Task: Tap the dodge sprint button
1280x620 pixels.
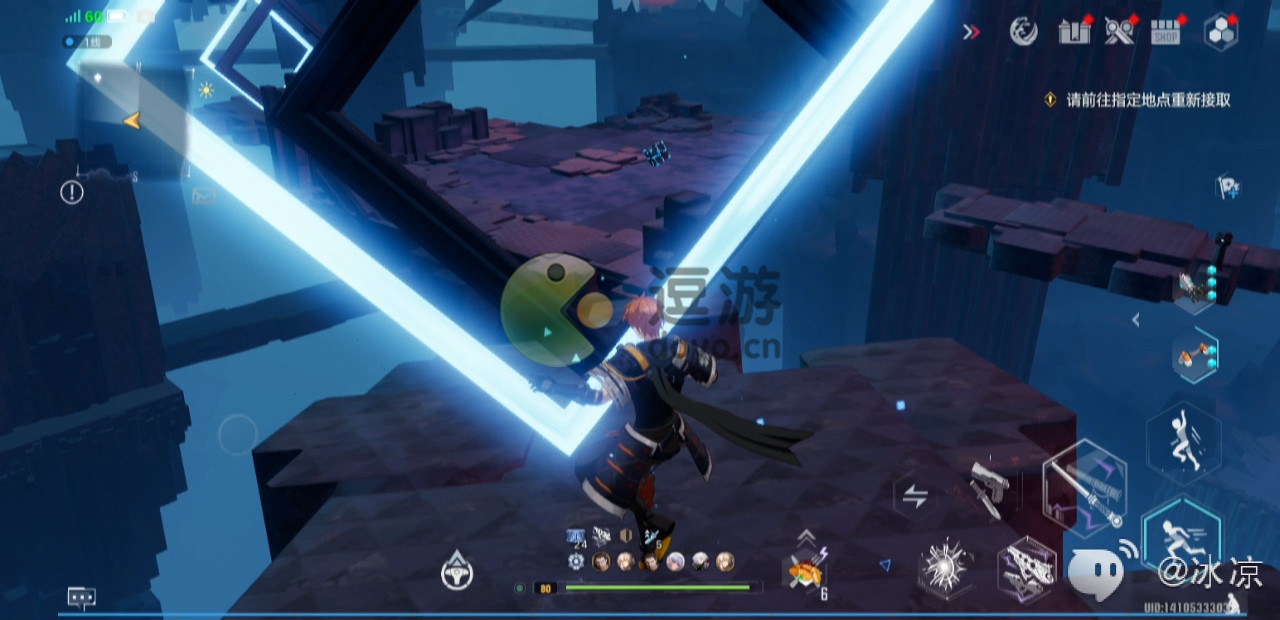Action: pos(1181,537)
